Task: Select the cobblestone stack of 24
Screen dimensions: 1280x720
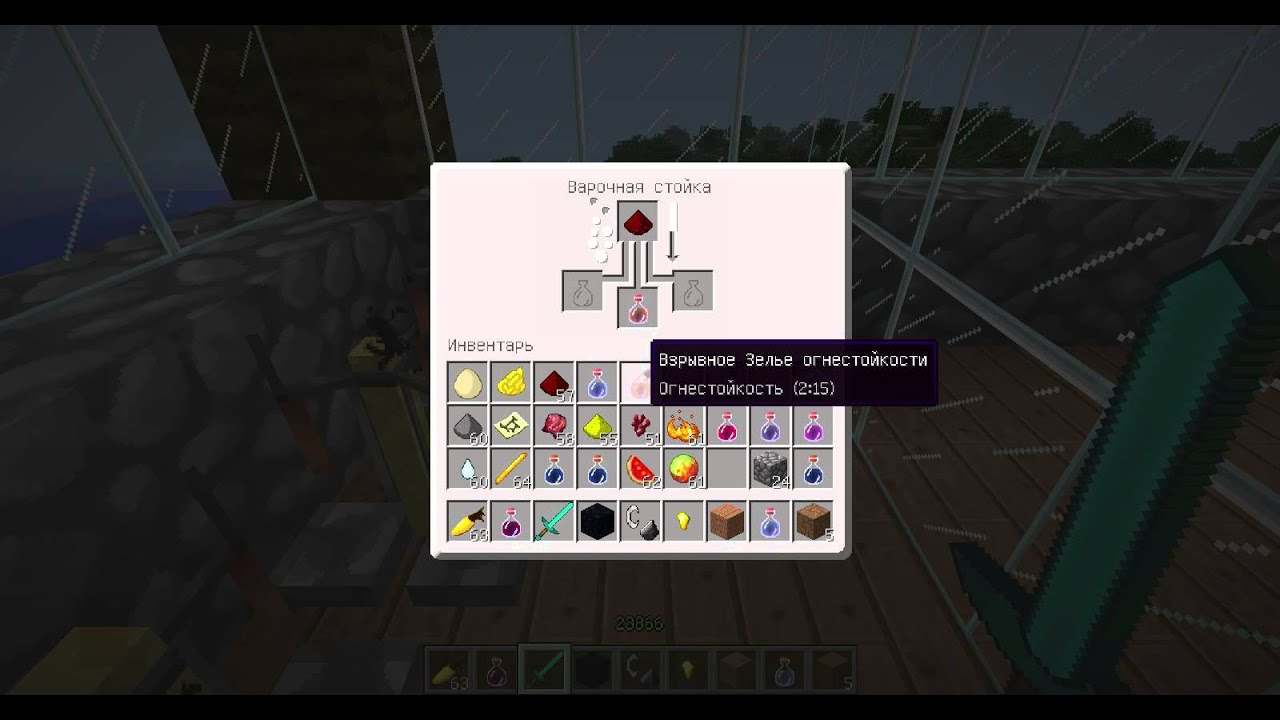Action: pos(769,468)
